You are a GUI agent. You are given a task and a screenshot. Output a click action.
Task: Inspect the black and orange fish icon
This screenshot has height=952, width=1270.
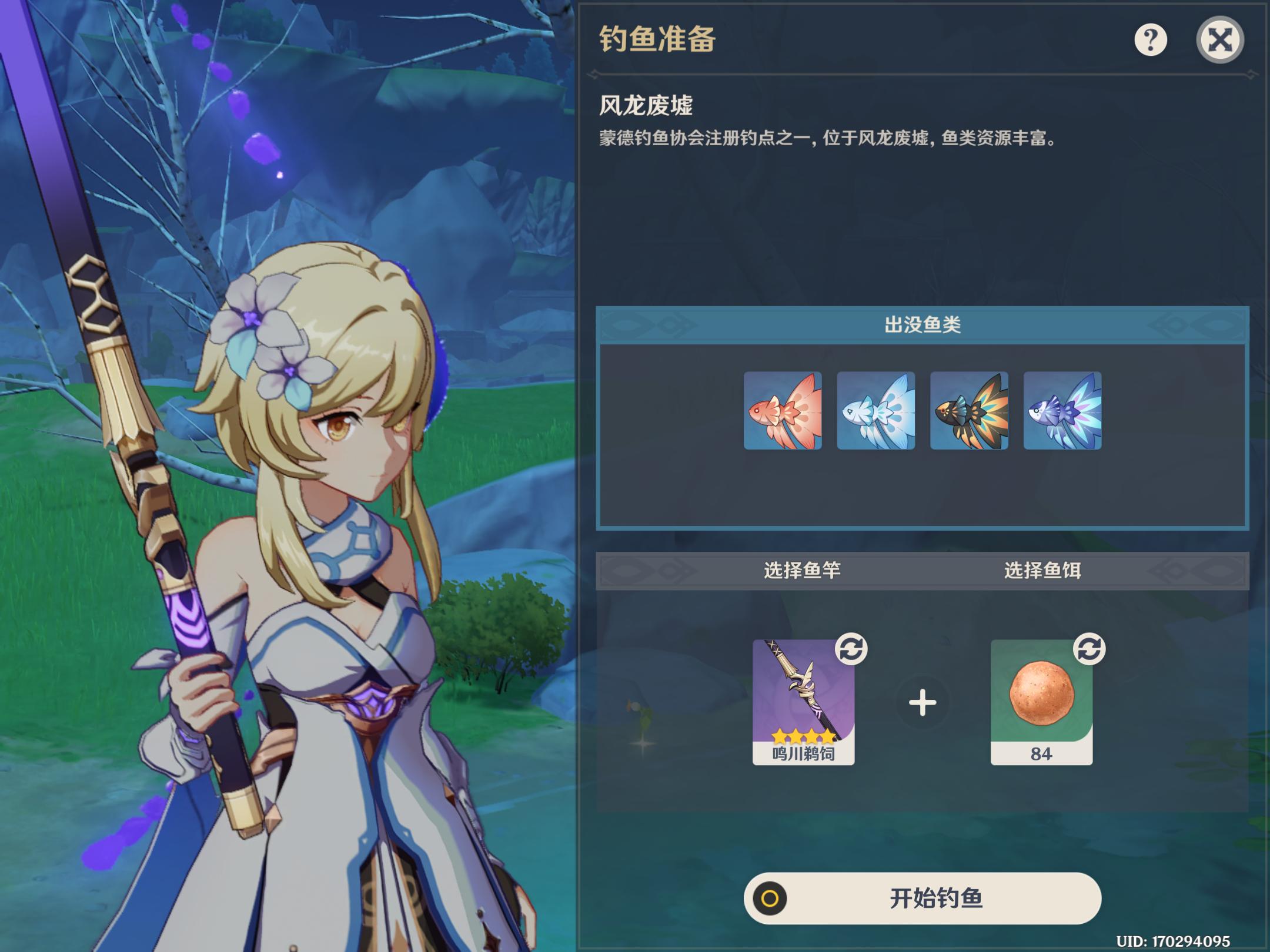[x=969, y=411]
